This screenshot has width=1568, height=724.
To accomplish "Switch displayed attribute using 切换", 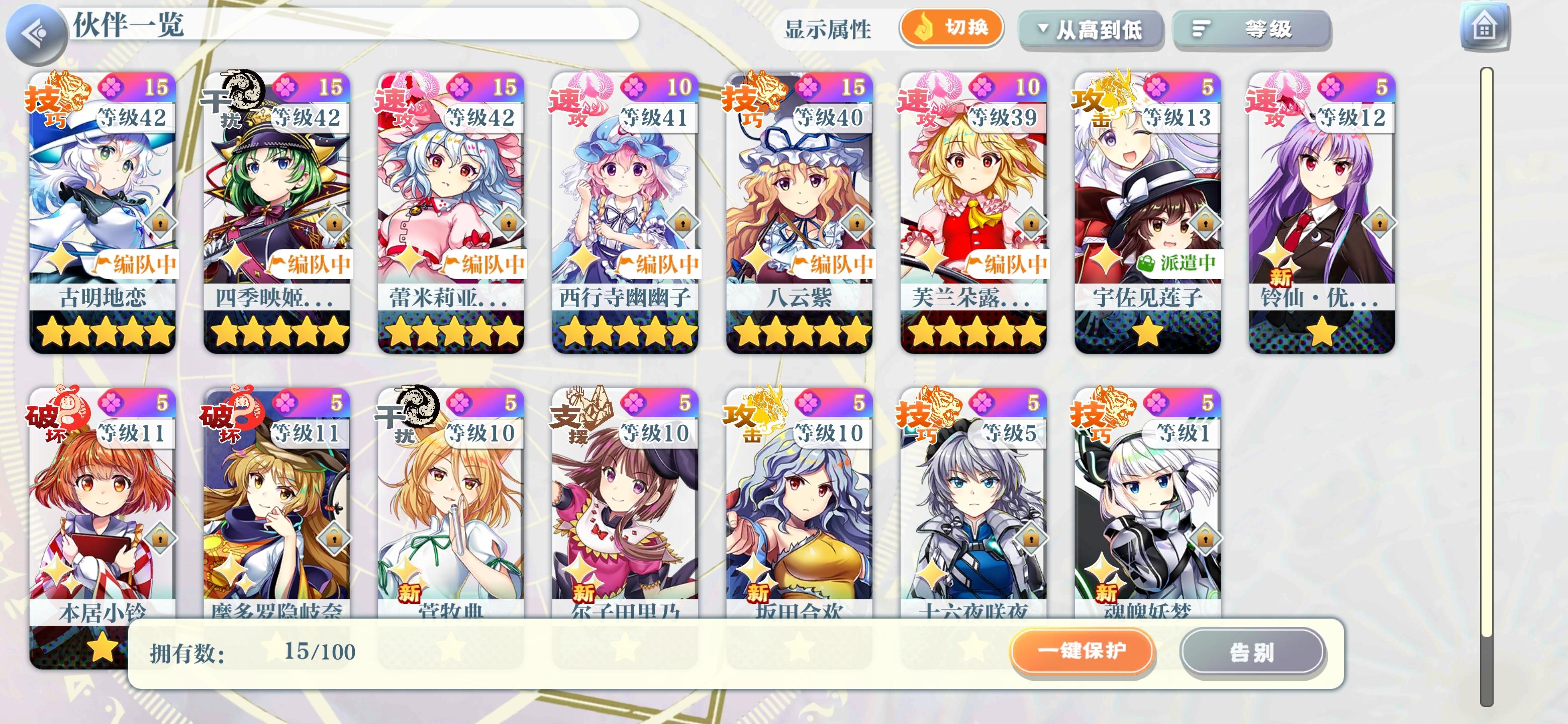I will [951, 27].
